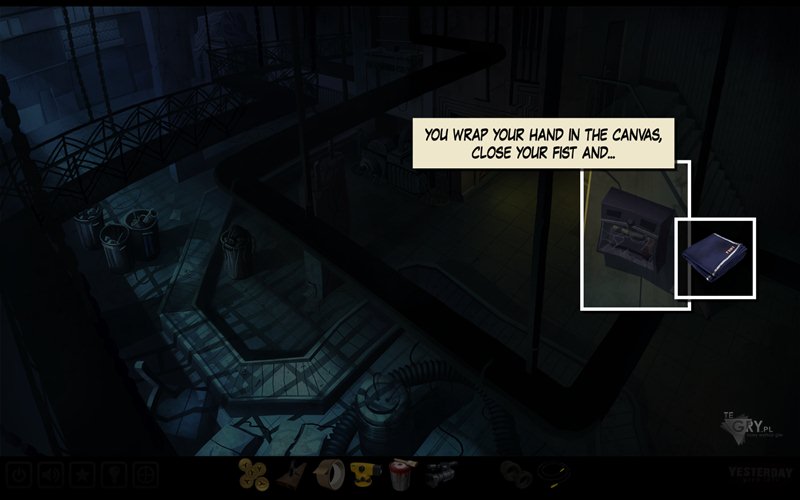Open the star menu button
Image resolution: width=800 pixels, height=500 pixels.
[x=82, y=474]
